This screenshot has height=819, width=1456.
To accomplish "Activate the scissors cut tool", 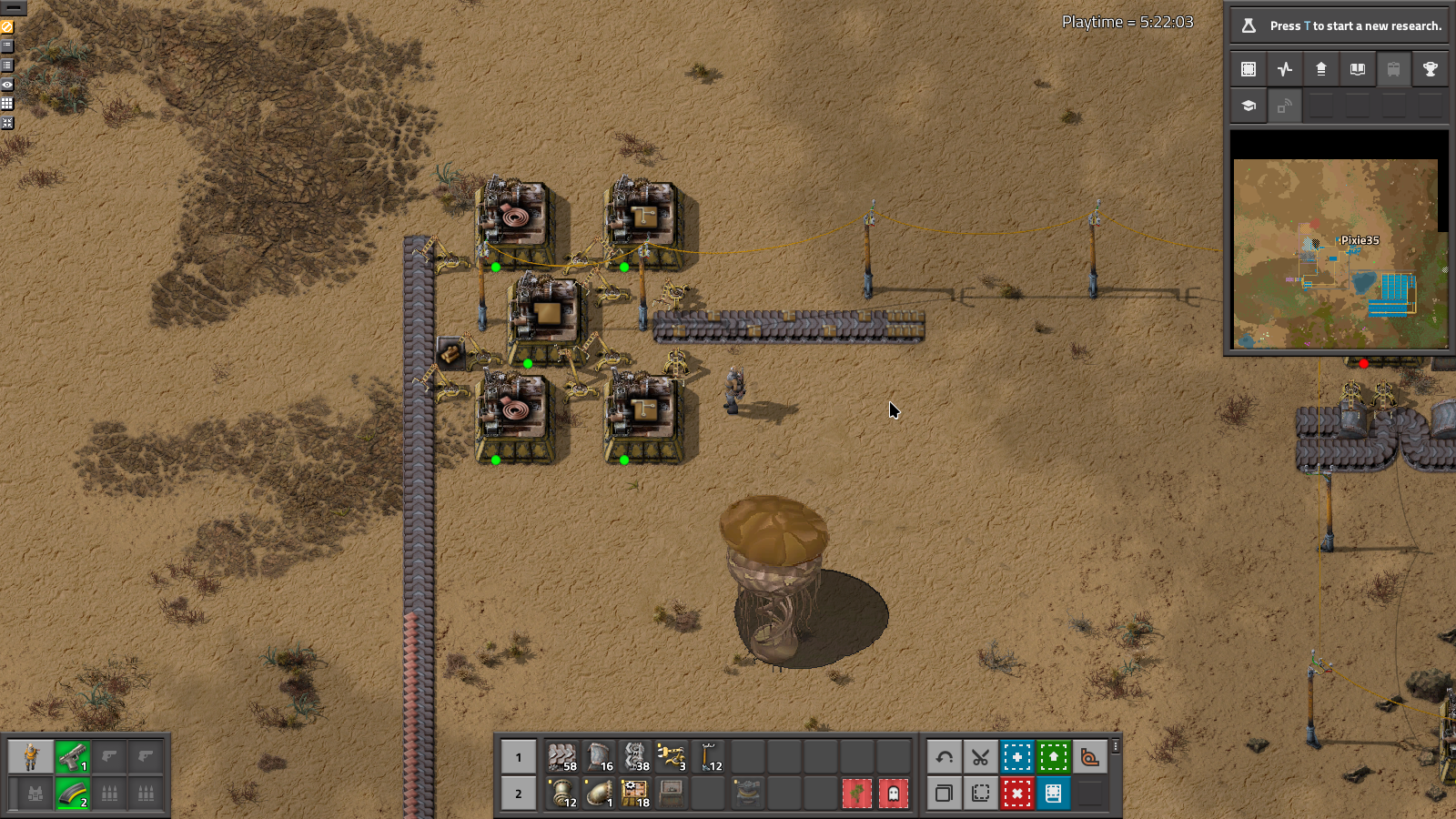I will (x=980, y=756).
